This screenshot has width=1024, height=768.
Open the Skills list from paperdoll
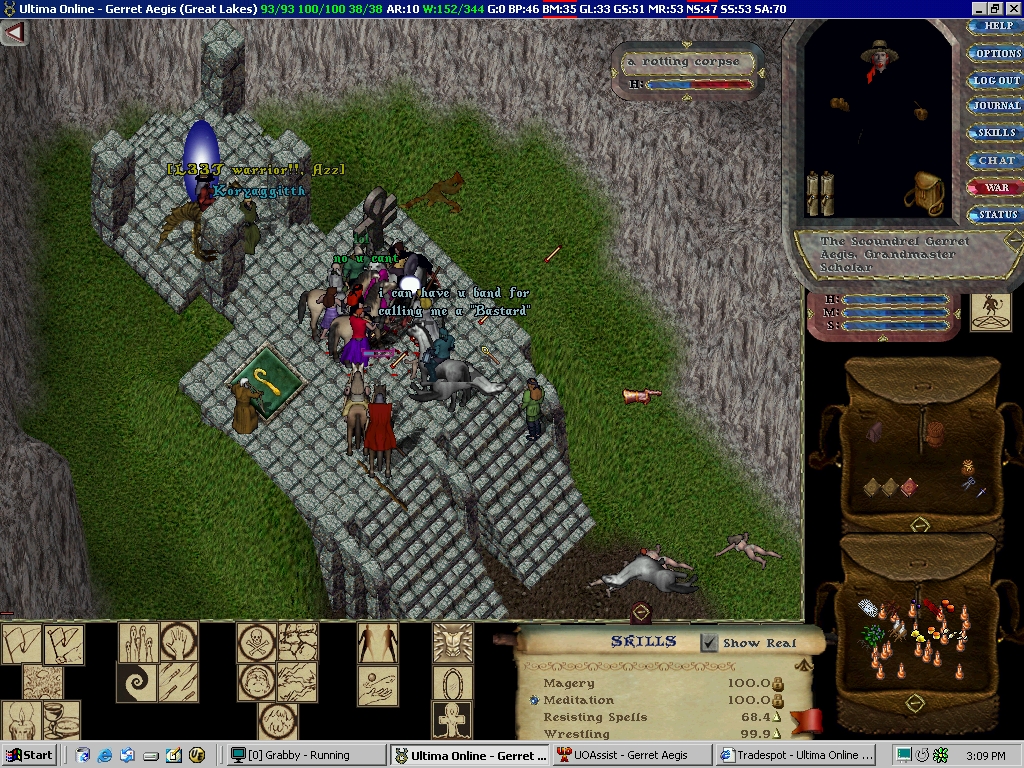pos(994,133)
